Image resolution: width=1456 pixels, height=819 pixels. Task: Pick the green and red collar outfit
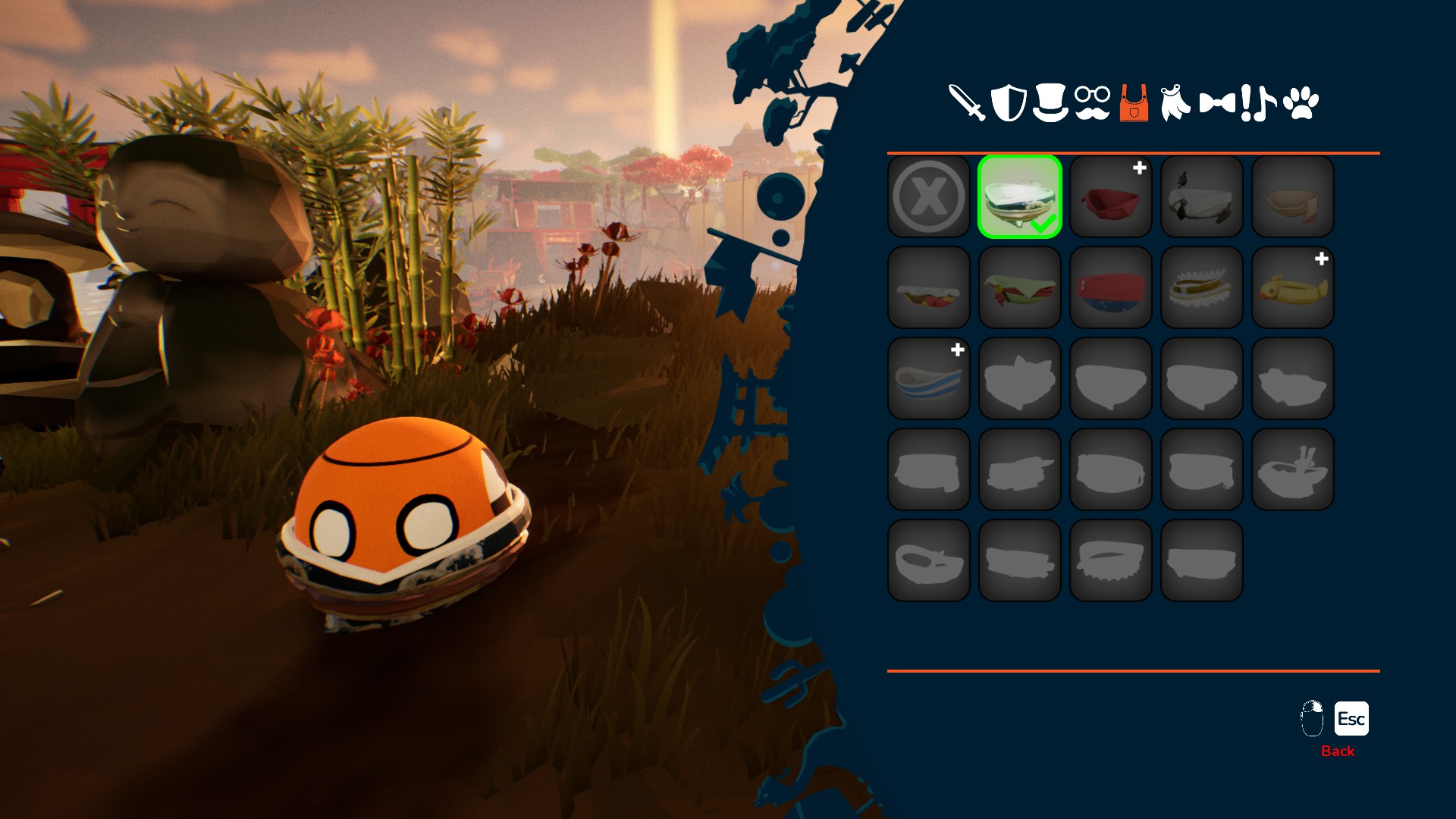point(1020,287)
